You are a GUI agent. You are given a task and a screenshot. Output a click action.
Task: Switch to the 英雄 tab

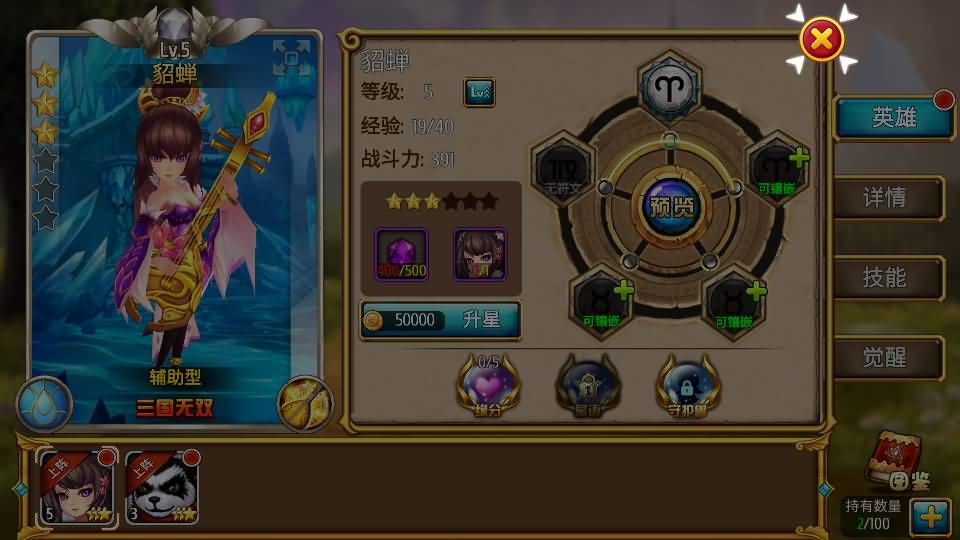(x=892, y=118)
